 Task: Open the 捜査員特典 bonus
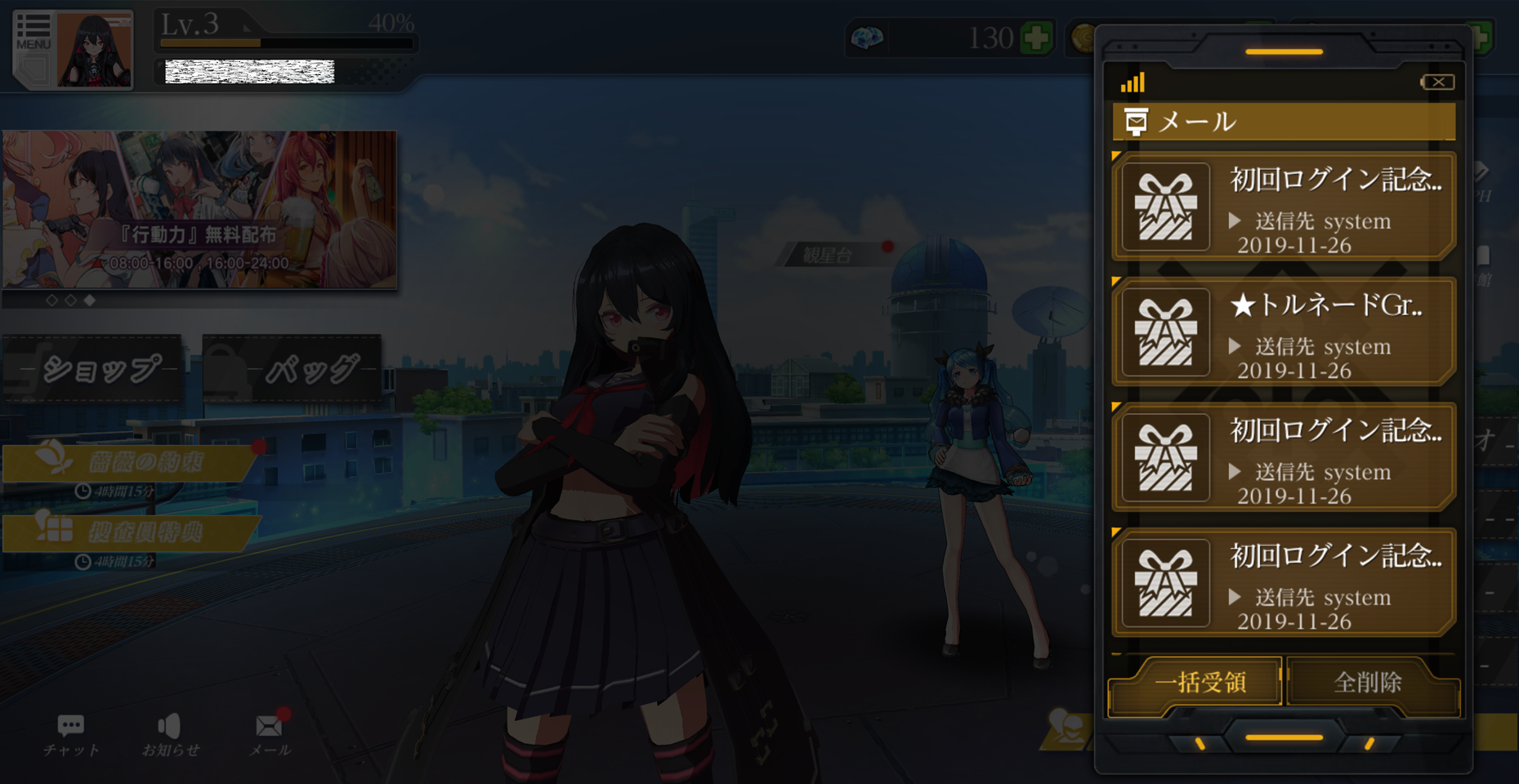[x=132, y=533]
